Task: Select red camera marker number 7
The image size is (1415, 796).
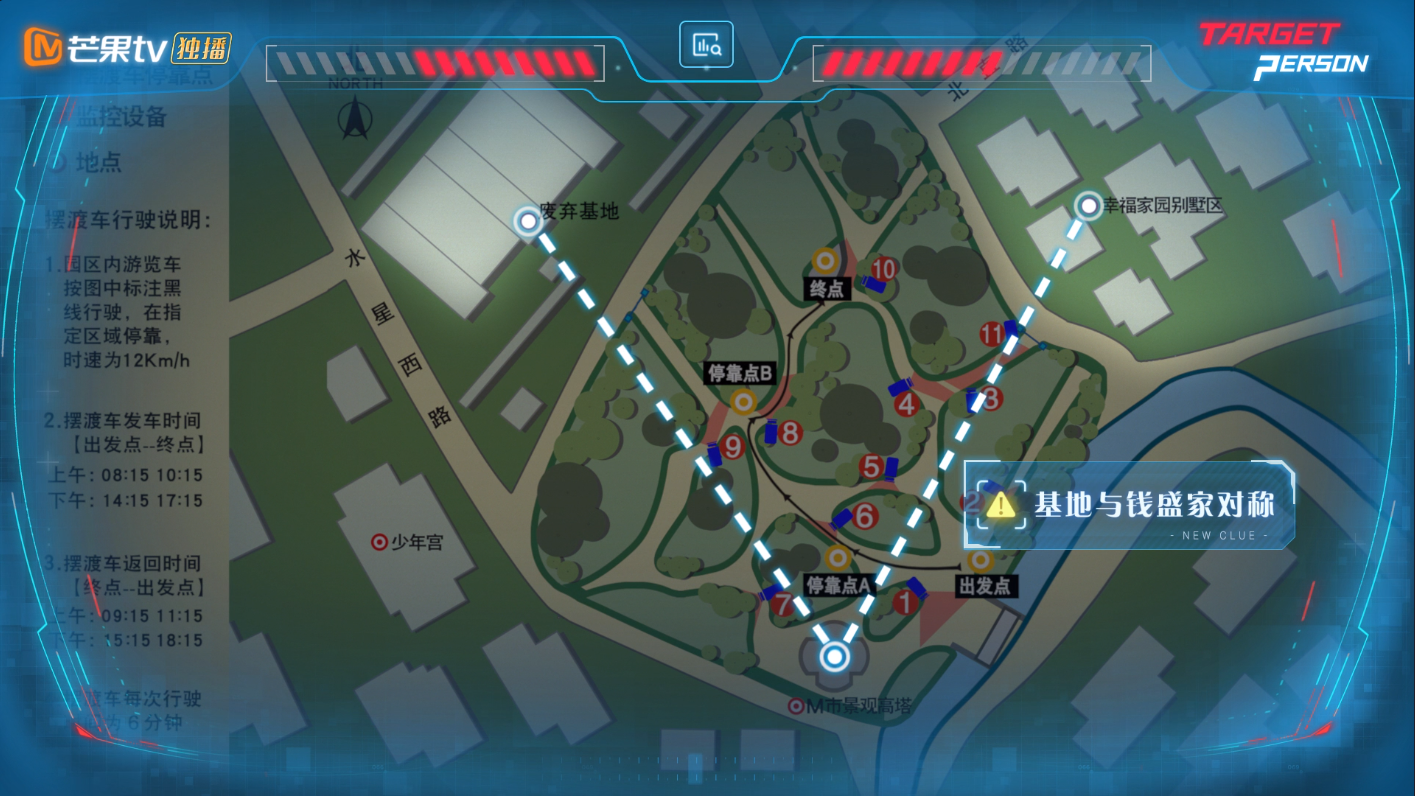Action: 783,605
